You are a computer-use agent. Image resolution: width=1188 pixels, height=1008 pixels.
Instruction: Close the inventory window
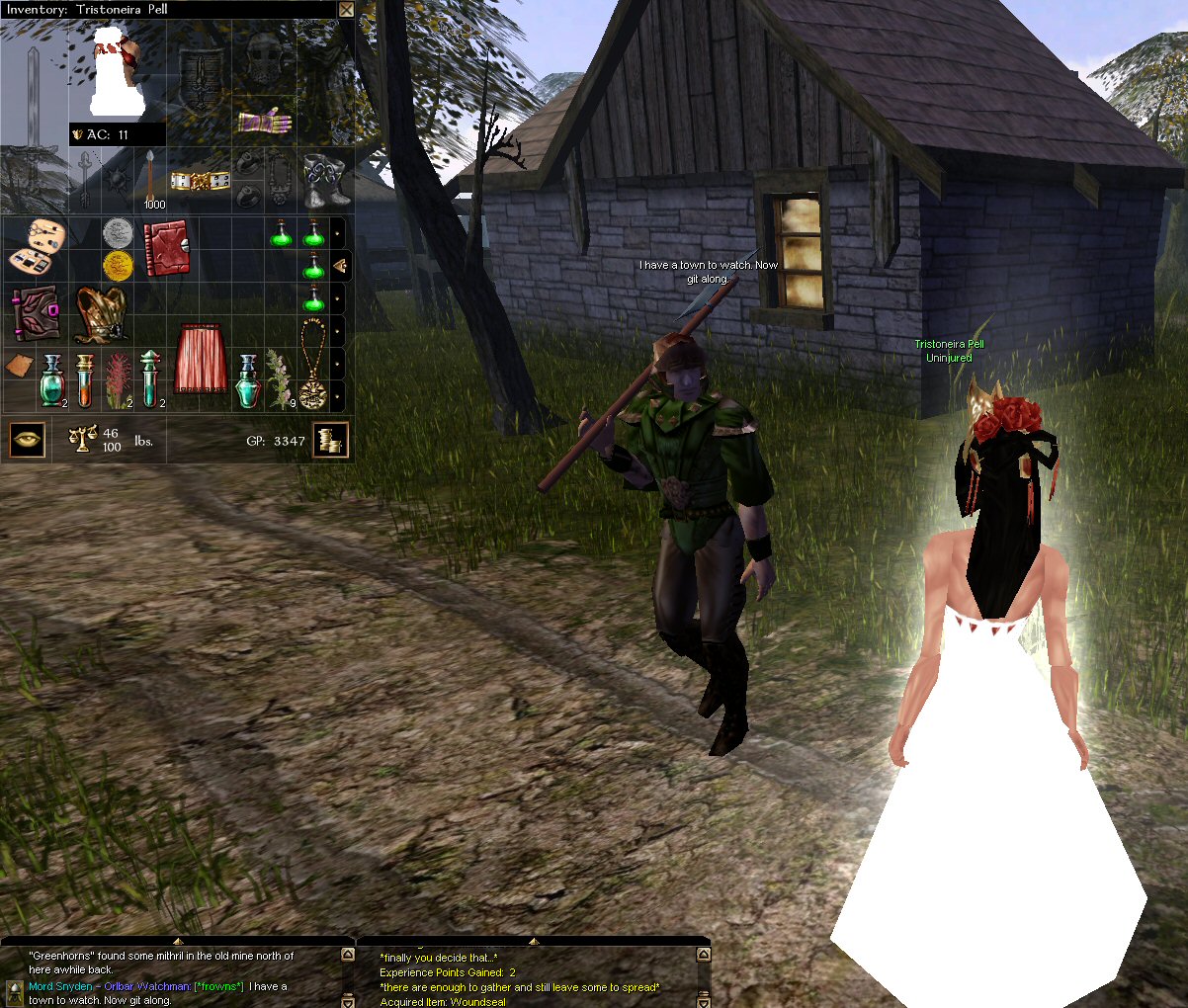pyautogui.click(x=346, y=9)
